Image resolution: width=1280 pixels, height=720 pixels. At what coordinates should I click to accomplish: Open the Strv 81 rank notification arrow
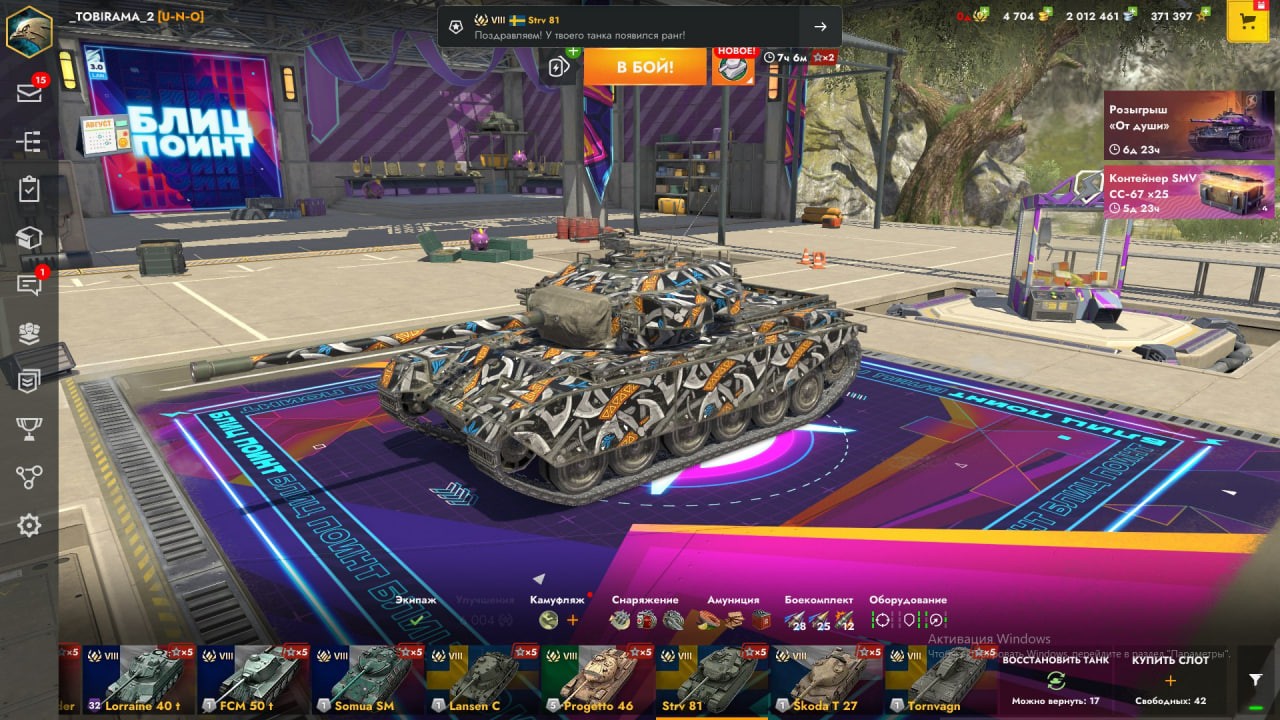coord(820,27)
